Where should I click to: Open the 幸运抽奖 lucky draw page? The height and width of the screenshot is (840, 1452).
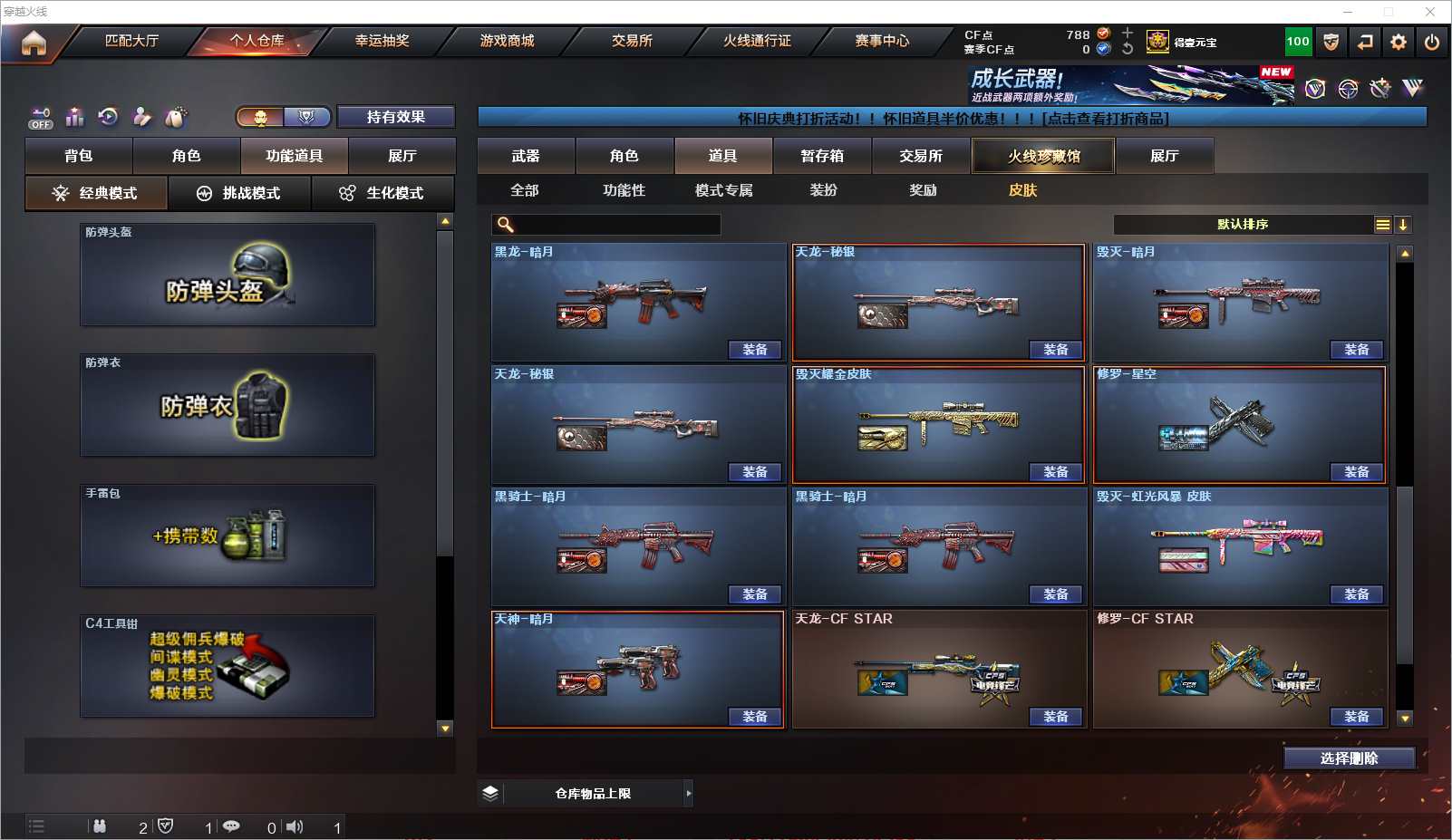pos(382,41)
